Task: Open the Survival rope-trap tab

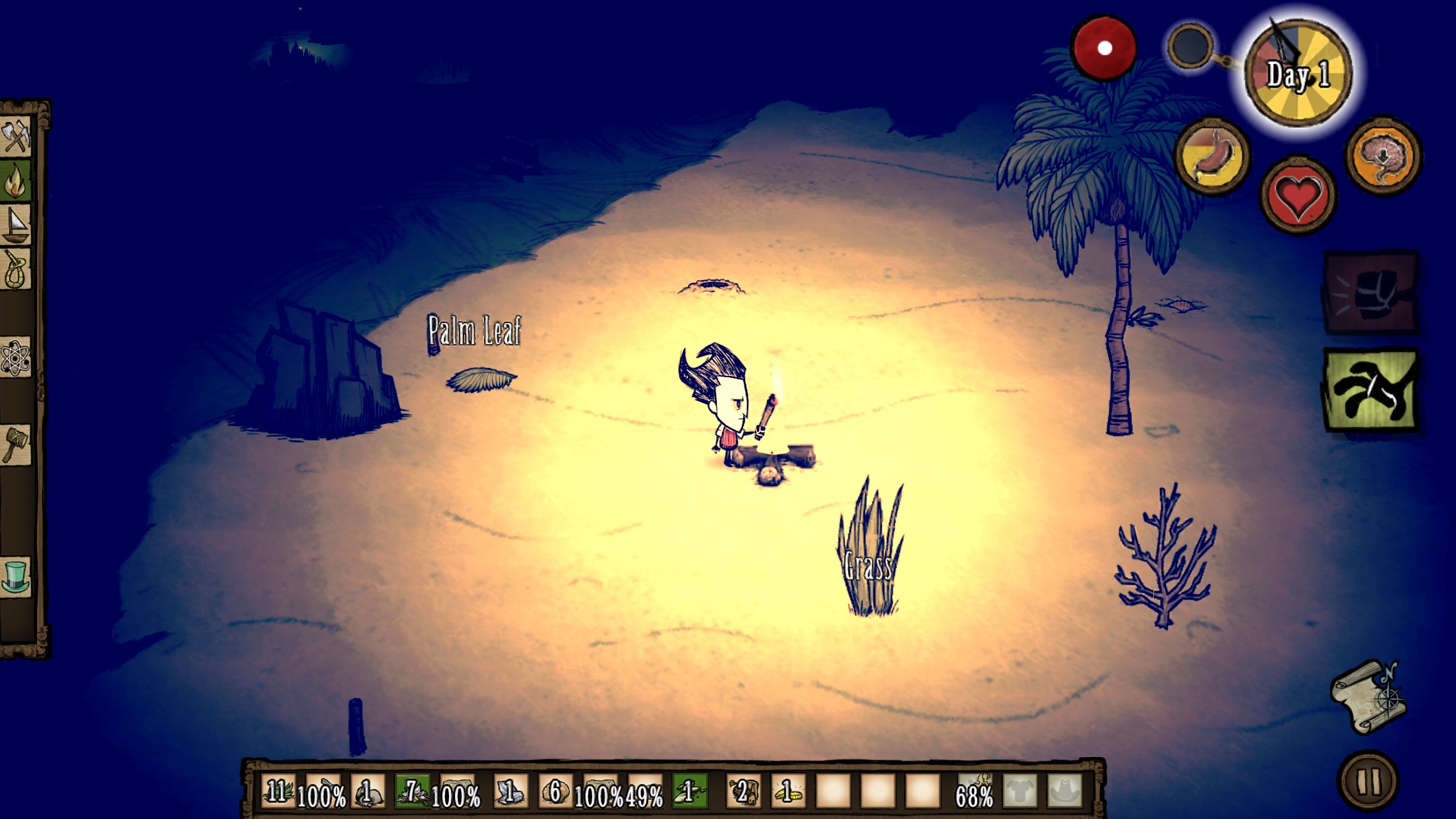Action: tap(16, 269)
